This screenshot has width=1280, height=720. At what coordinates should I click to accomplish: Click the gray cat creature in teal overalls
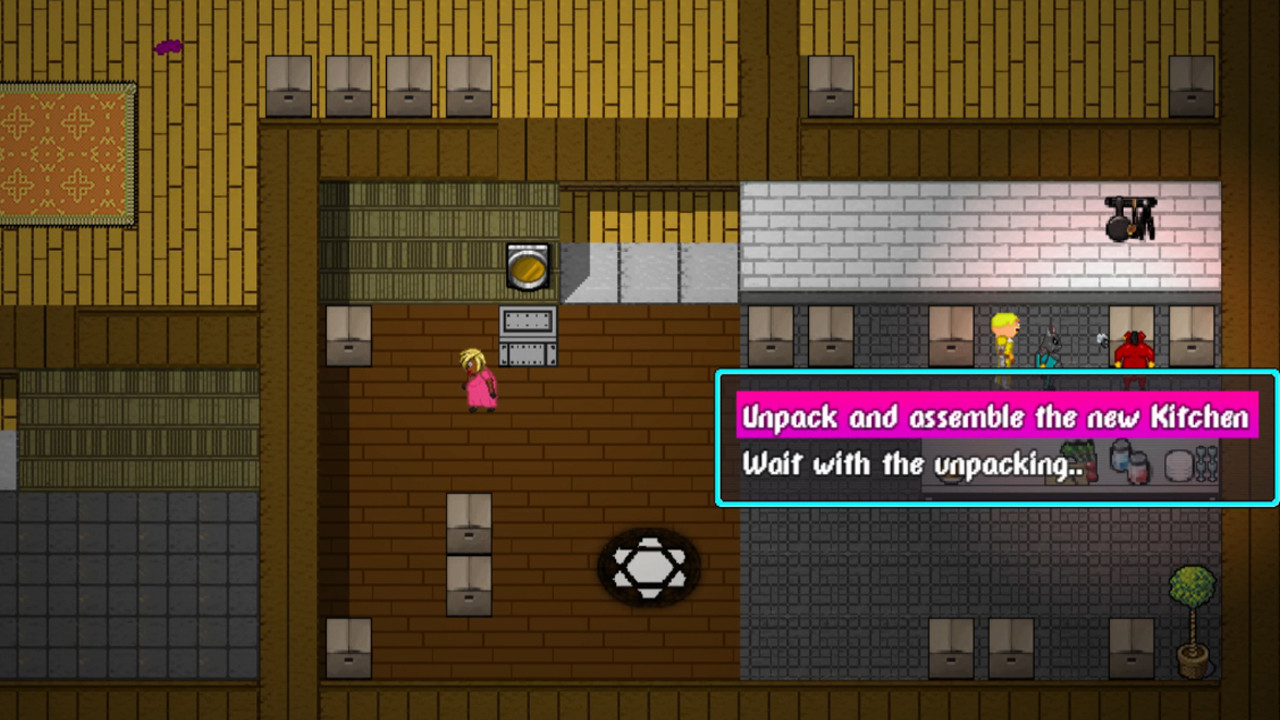[1048, 345]
